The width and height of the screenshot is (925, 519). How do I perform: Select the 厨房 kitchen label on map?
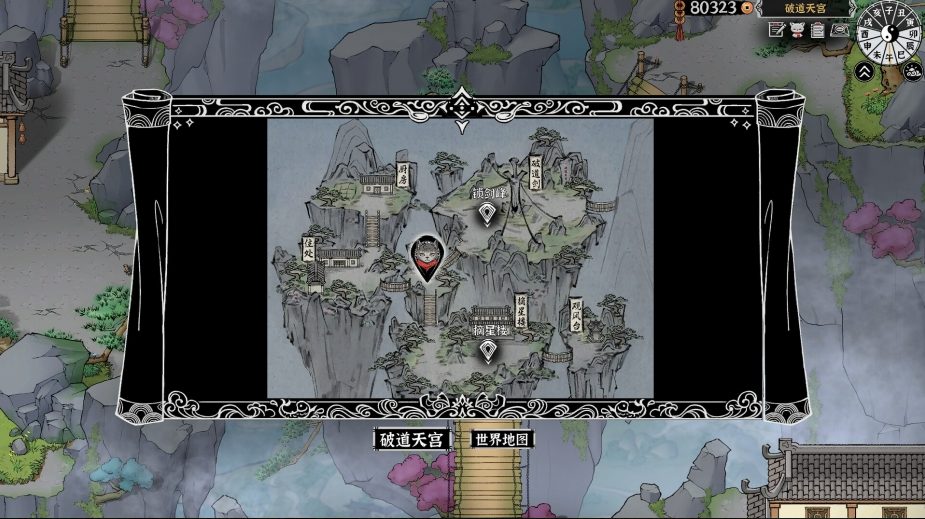[x=403, y=175]
